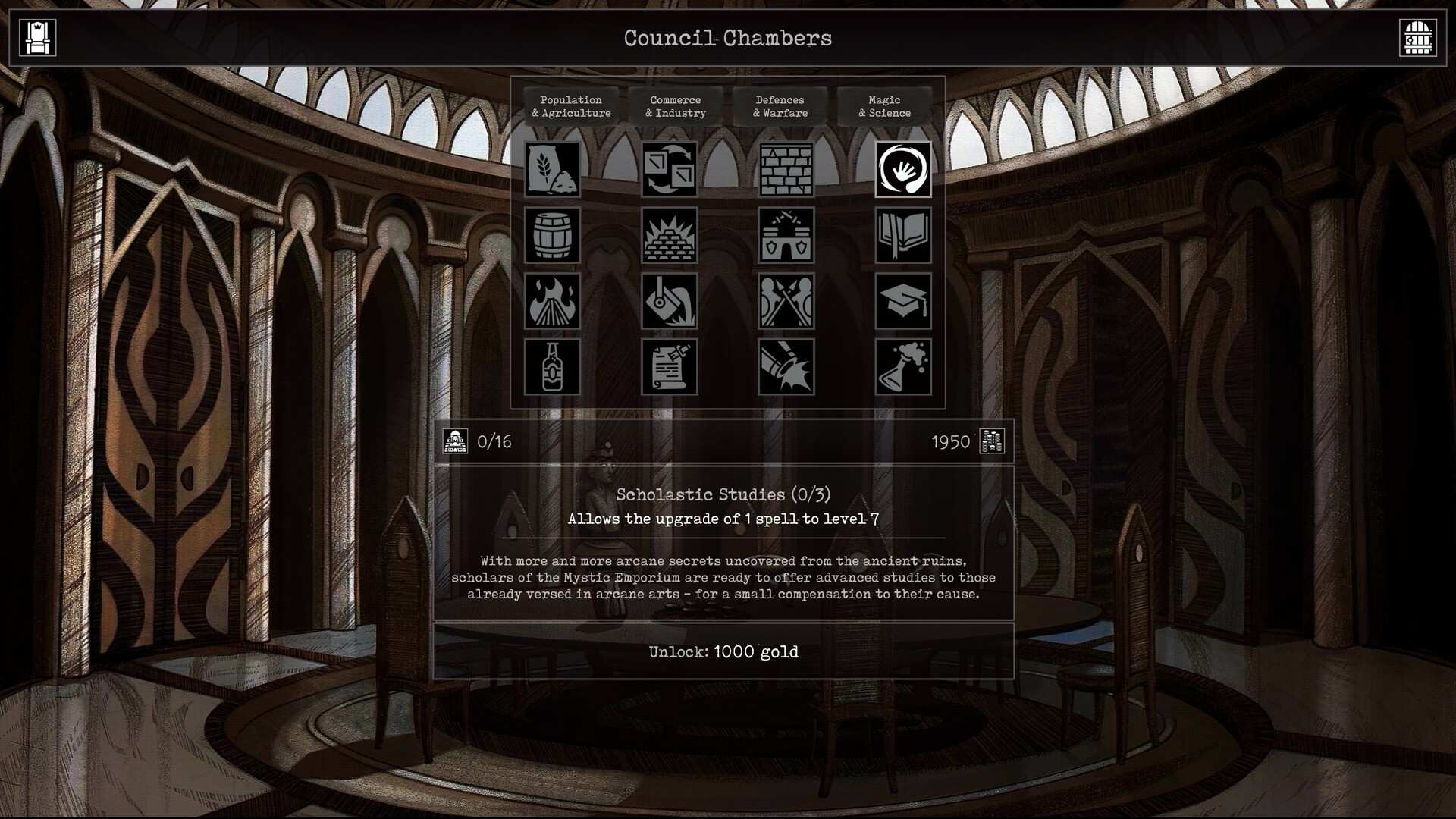This screenshot has width=1456, height=819.
Task: Unlock Scholastic Studies for 1000 gold
Action: point(726,651)
